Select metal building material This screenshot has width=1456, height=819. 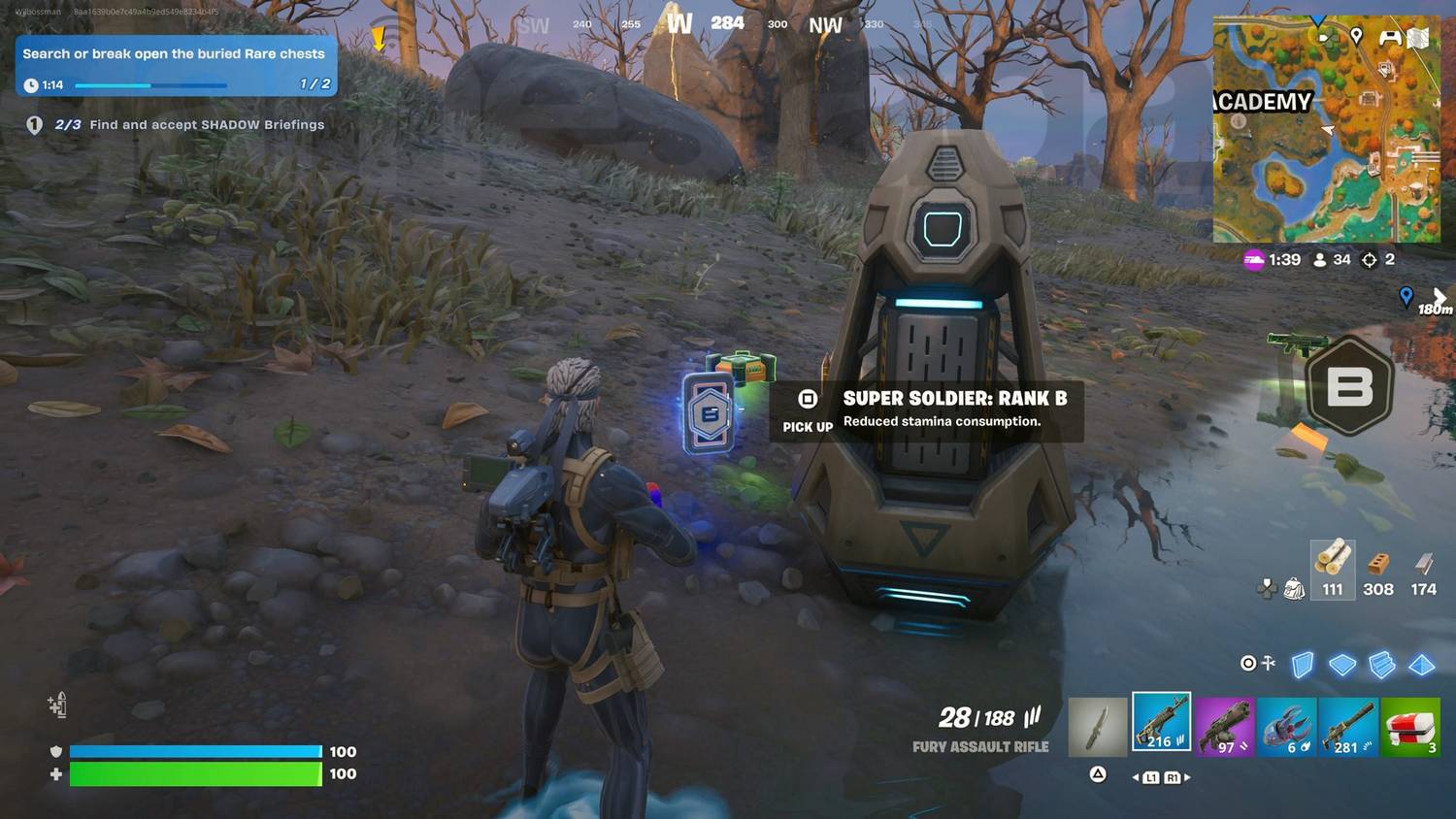[1423, 570]
